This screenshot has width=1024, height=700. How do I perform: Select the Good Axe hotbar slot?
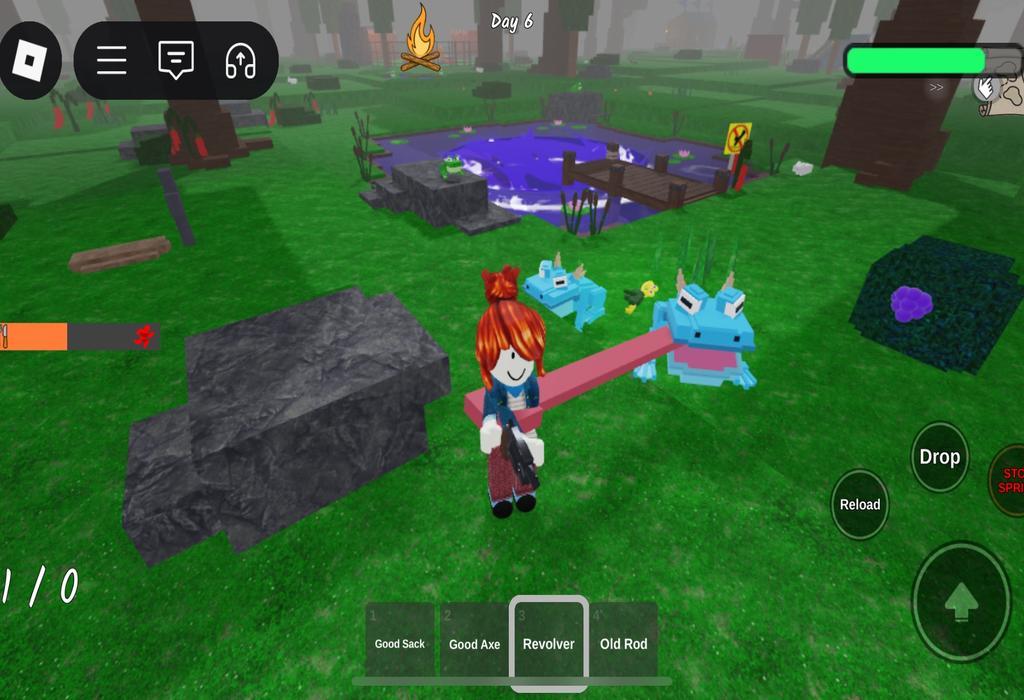click(474, 638)
